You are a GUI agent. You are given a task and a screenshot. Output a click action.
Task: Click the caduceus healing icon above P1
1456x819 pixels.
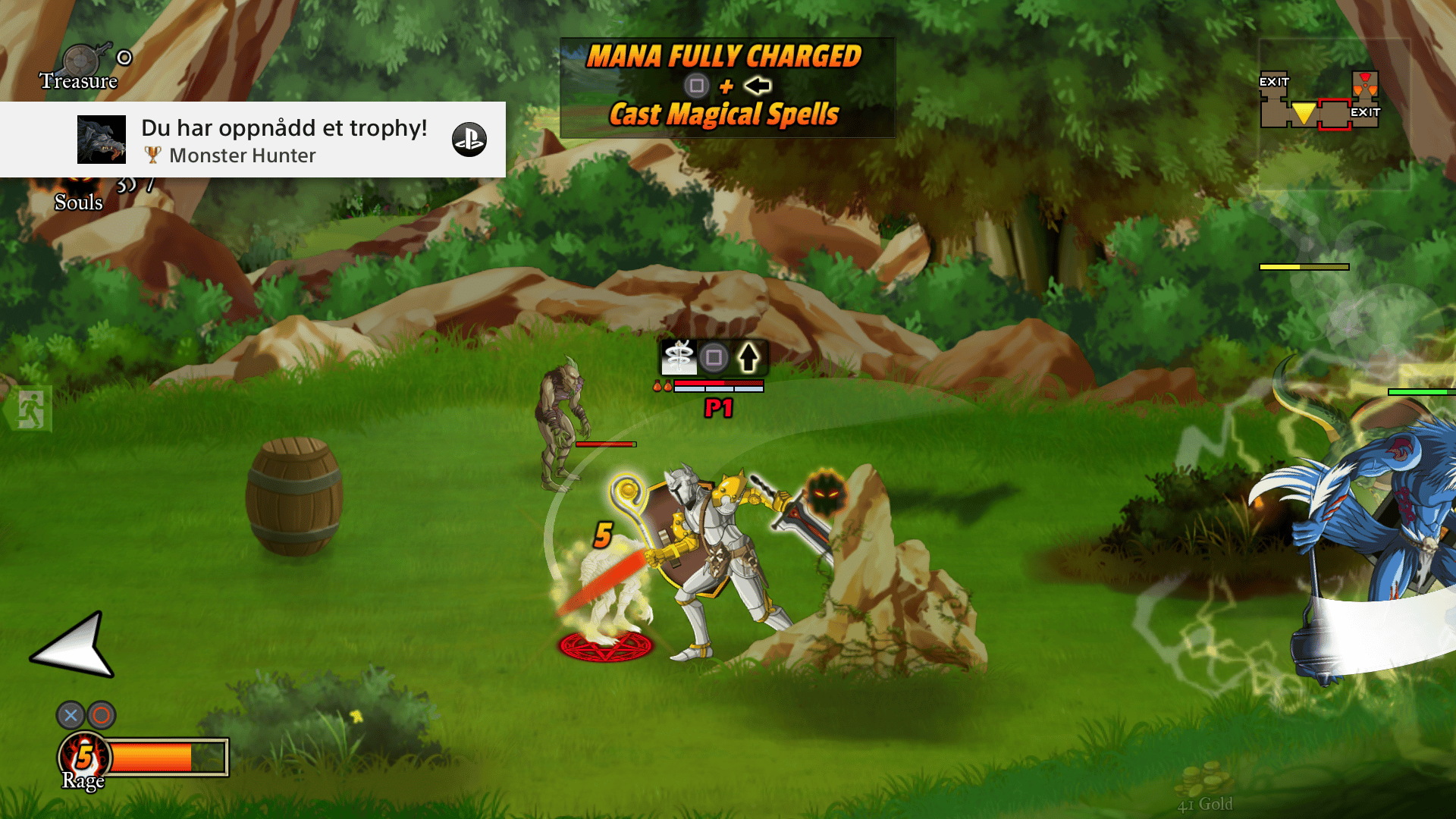point(677,356)
